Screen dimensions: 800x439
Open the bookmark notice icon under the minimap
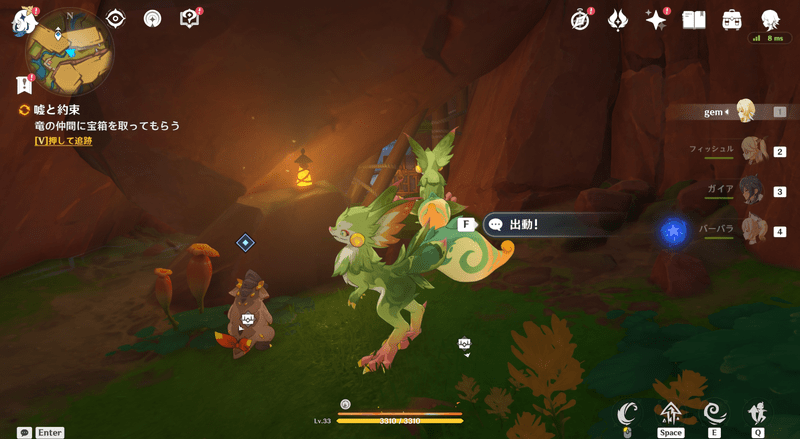click(24, 86)
